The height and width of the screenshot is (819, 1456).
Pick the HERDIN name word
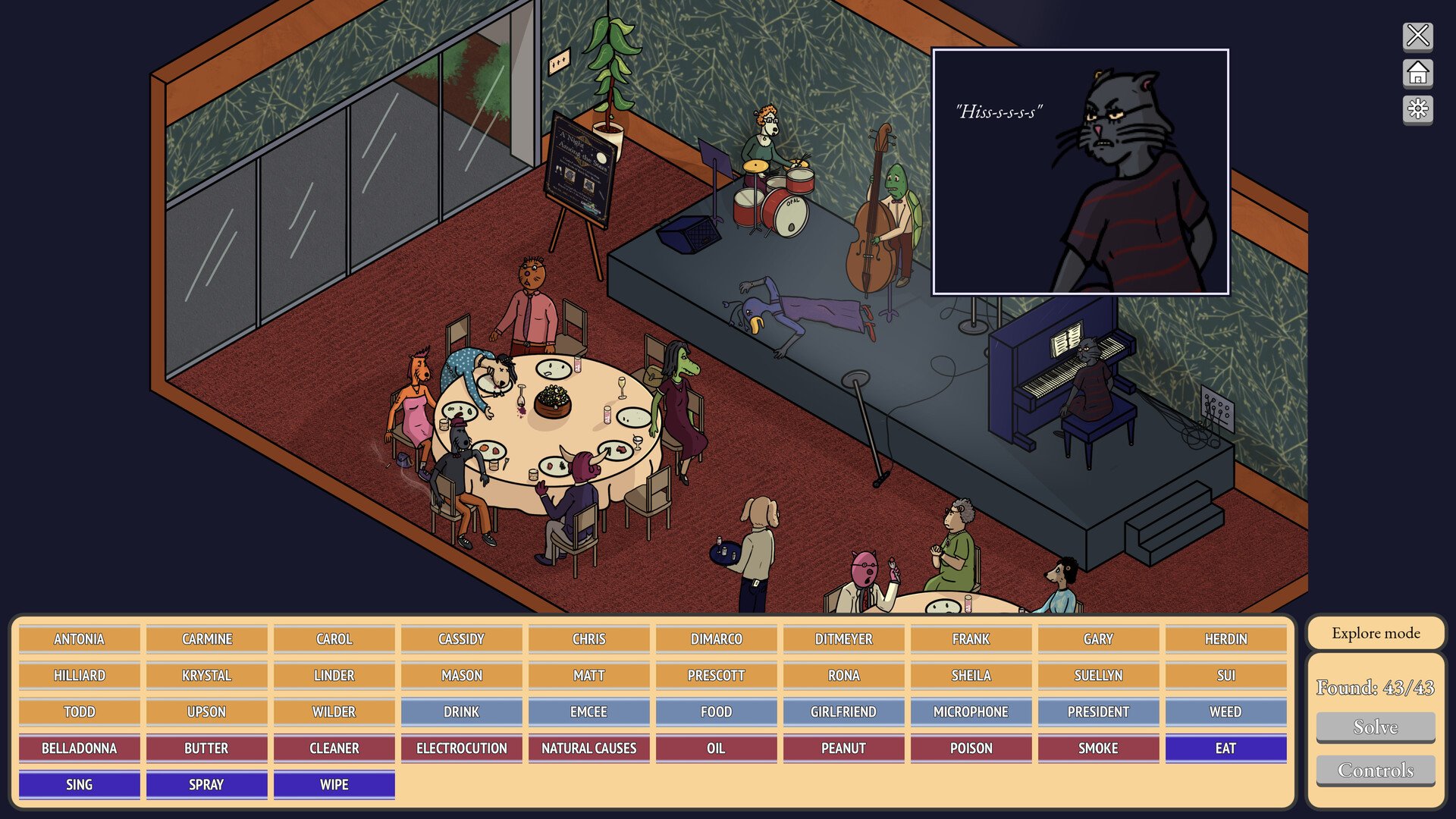(x=1225, y=639)
